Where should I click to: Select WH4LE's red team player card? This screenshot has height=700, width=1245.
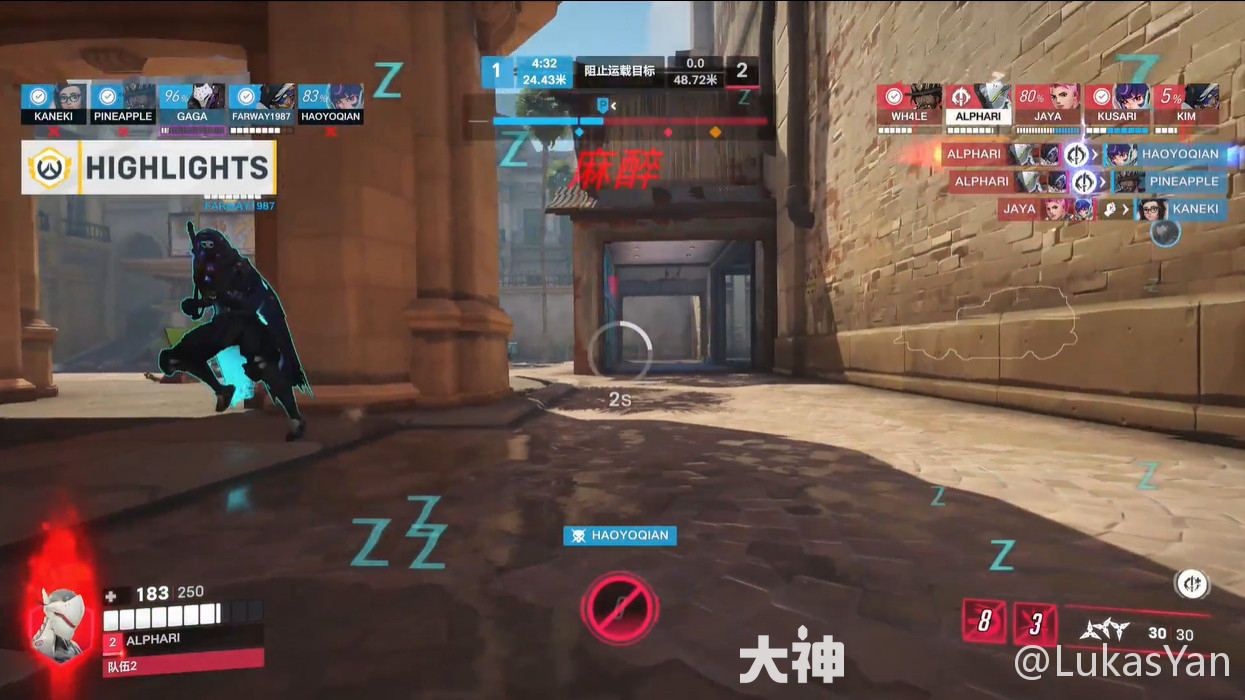coord(909,104)
